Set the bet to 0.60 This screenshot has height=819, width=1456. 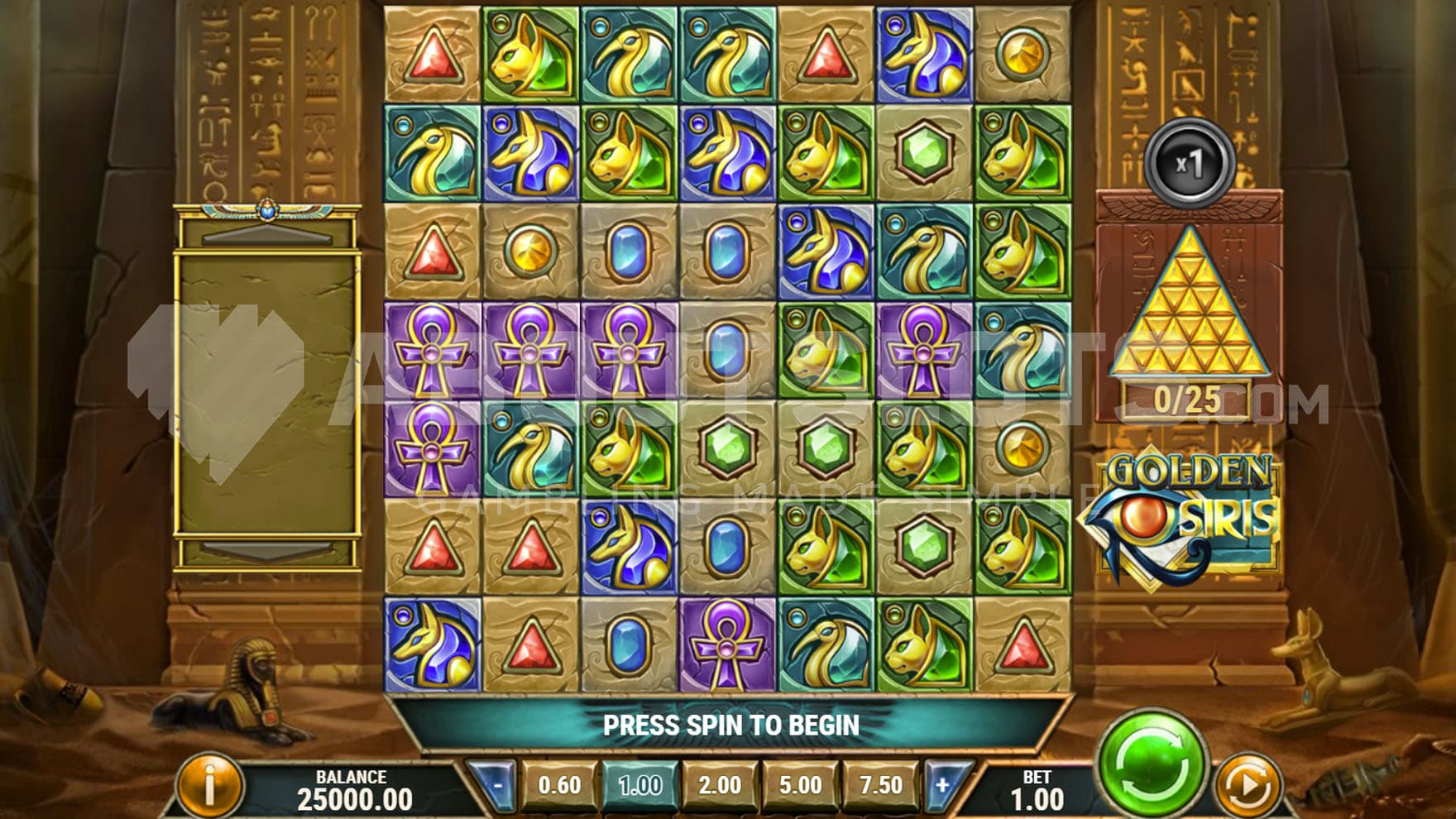(559, 784)
